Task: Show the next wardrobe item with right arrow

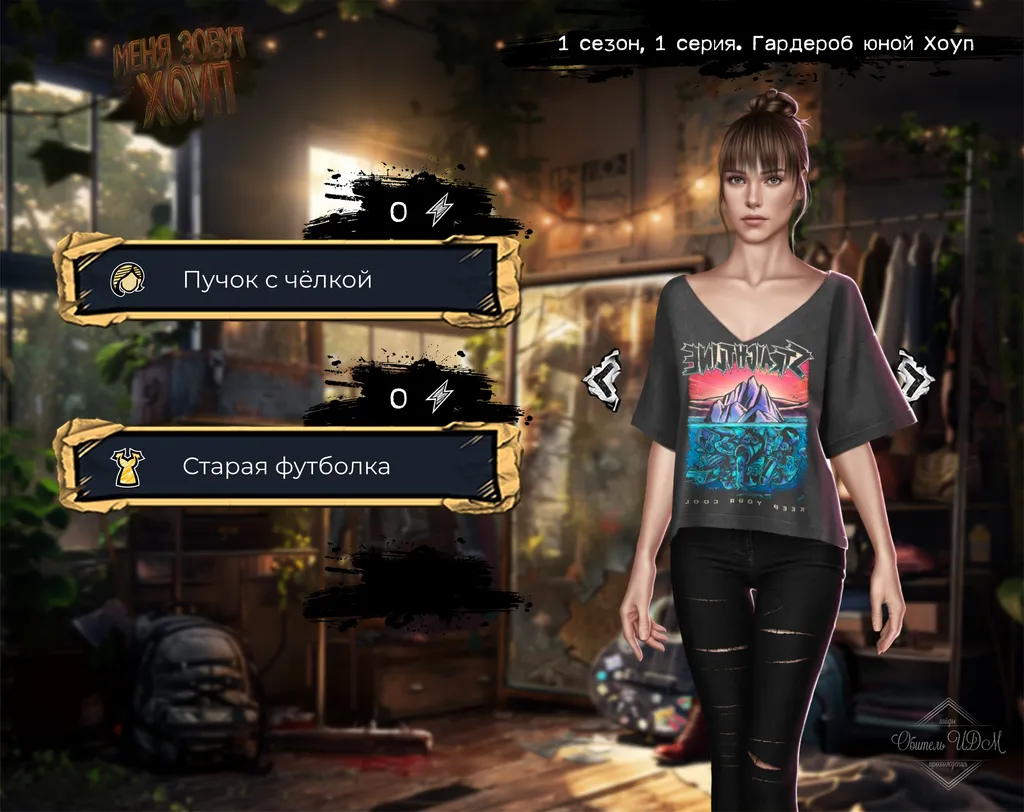Action: pos(913,375)
